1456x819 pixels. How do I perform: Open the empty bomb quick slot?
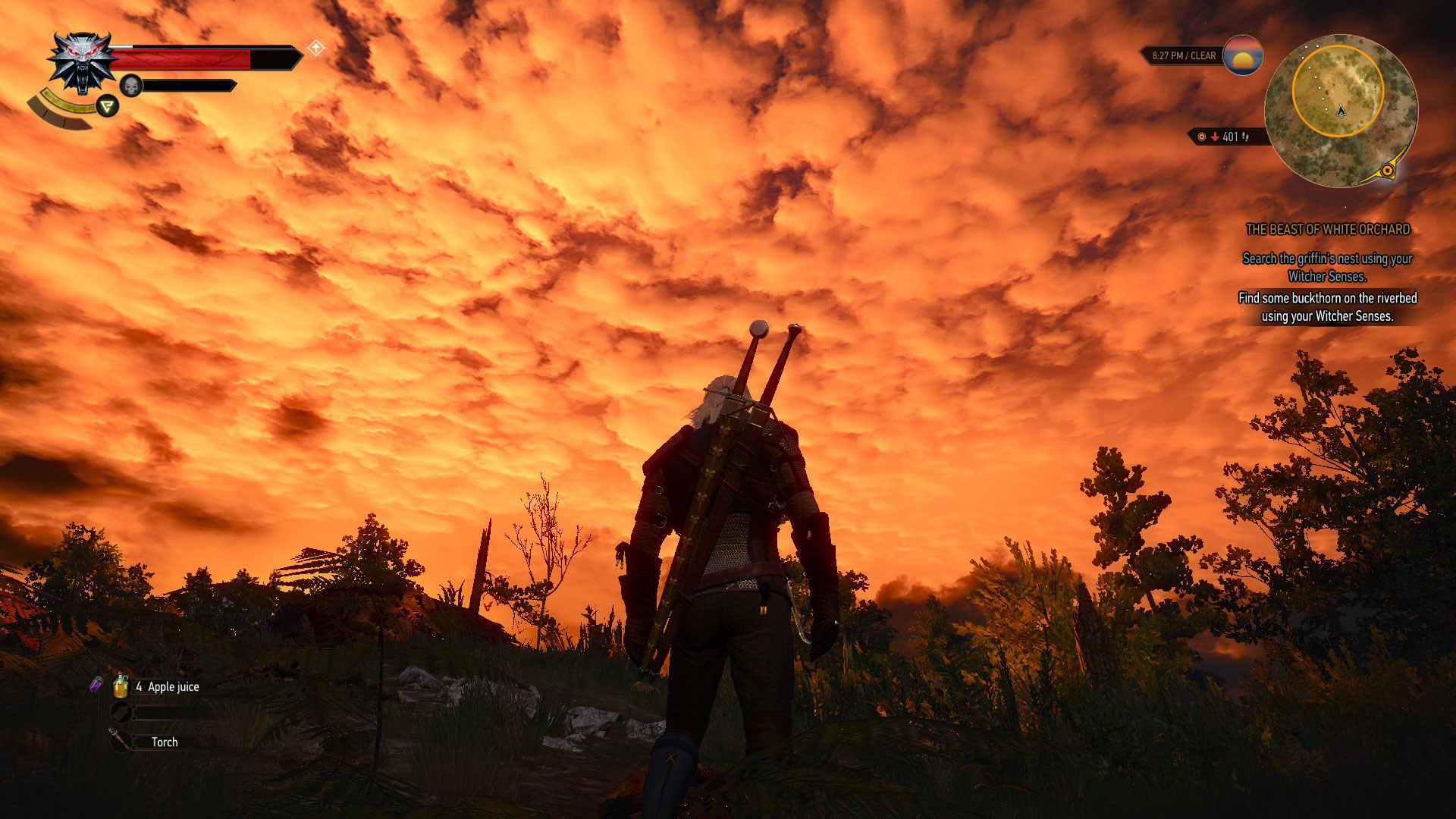pyautogui.click(x=119, y=713)
